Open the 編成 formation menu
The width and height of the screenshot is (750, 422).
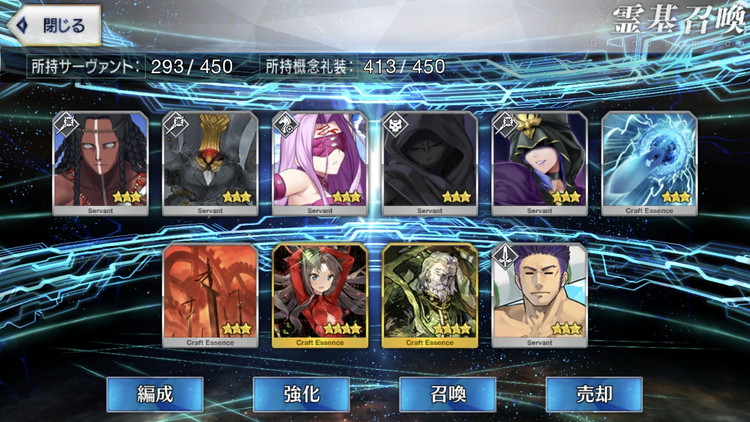click(154, 393)
